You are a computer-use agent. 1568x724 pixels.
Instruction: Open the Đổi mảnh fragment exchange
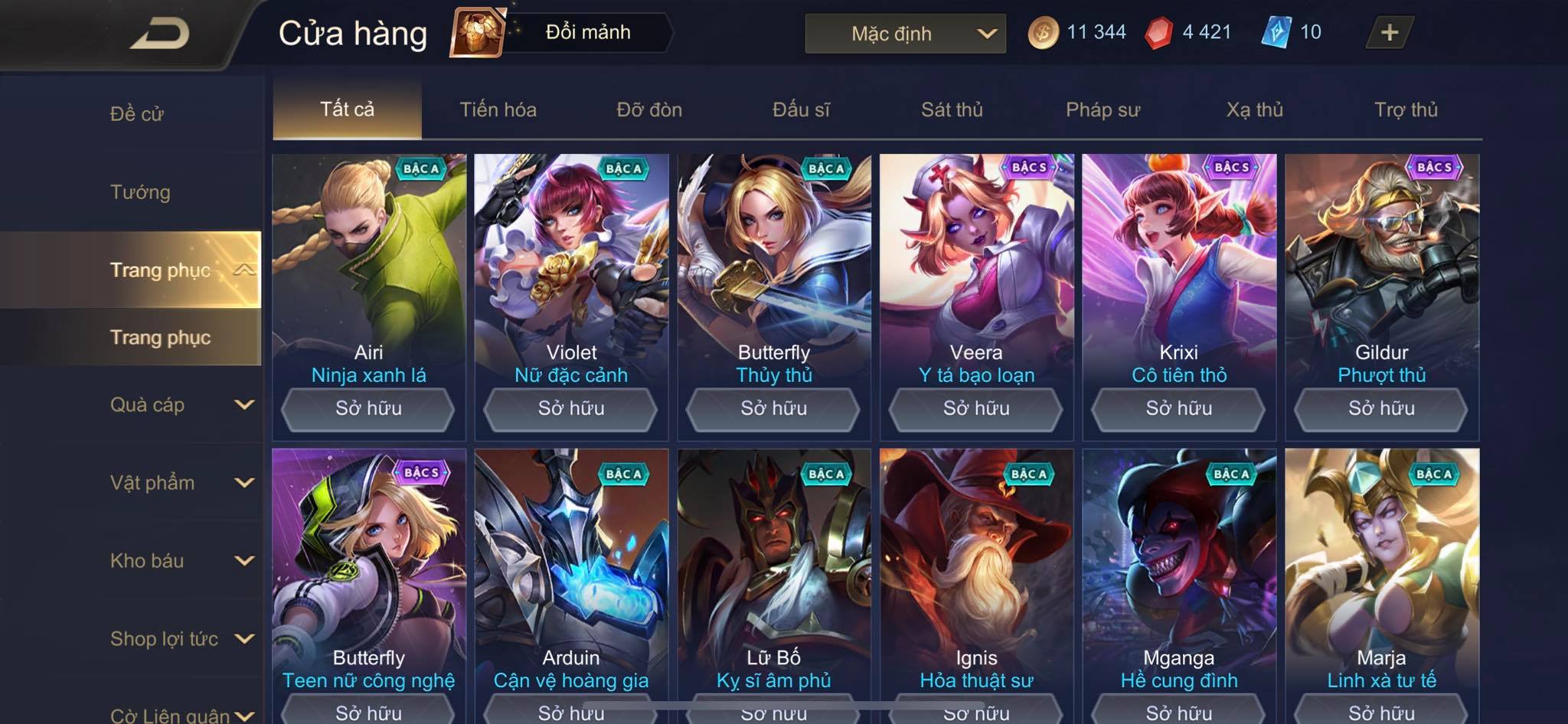point(563,32)
